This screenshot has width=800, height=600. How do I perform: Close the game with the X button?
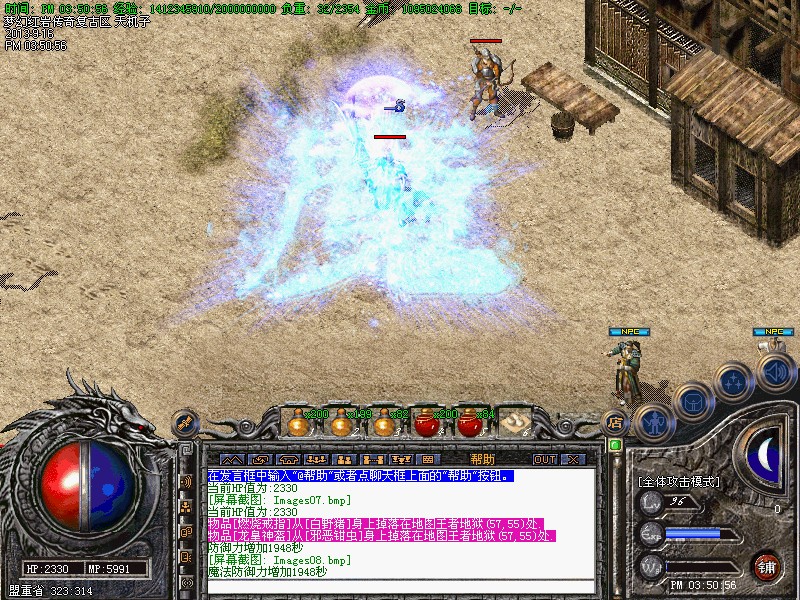tap(573, 459)
